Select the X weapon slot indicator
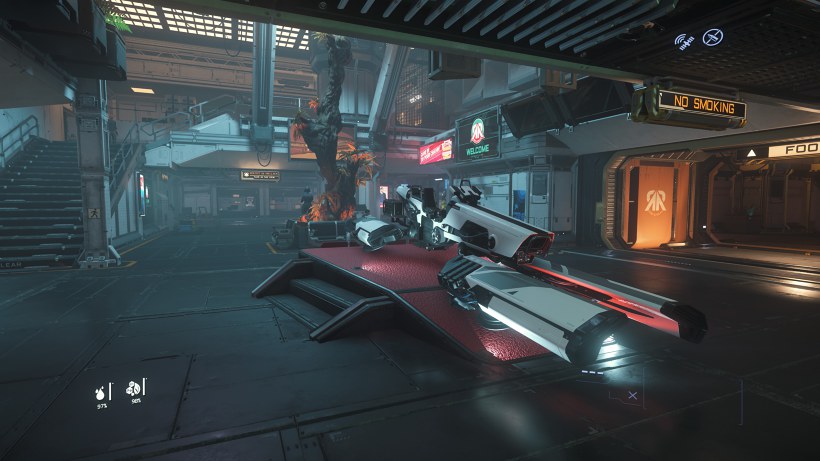 click(632, 396)
